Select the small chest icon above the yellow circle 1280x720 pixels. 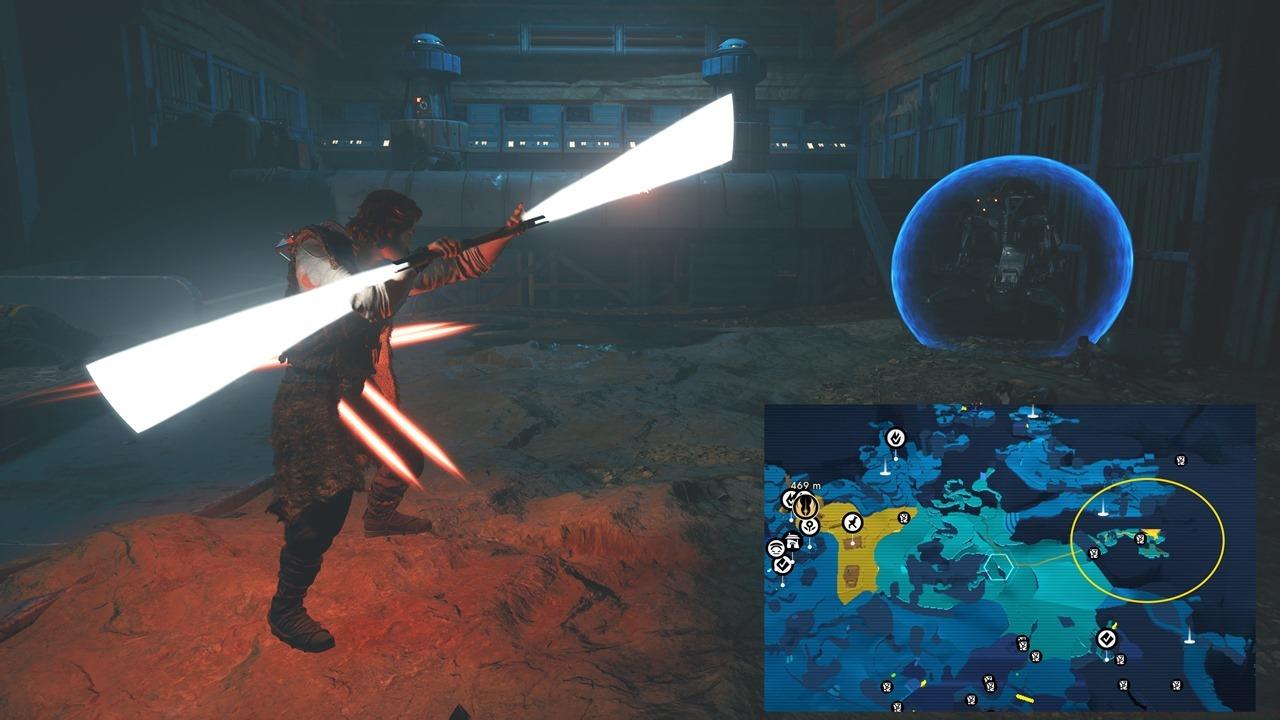[x=1179, y=458]
